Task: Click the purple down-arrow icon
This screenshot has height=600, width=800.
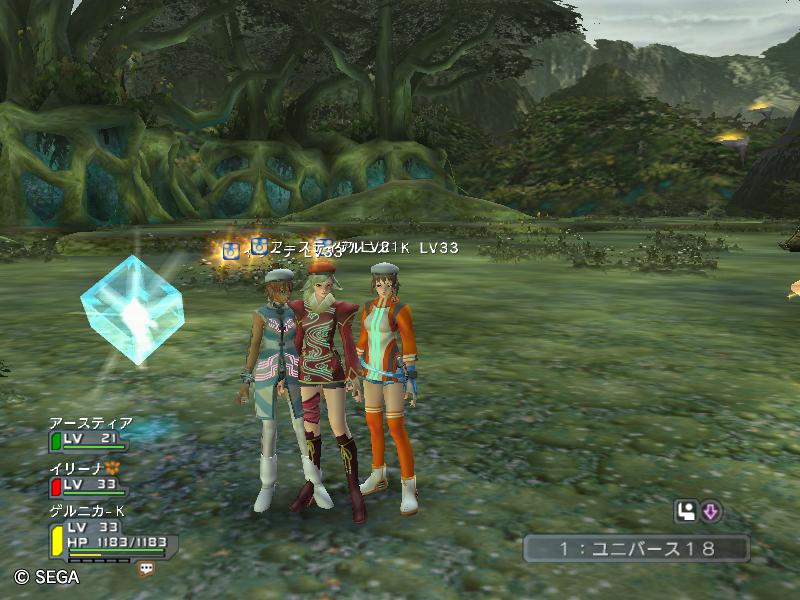Action: [x=711, y=512]
